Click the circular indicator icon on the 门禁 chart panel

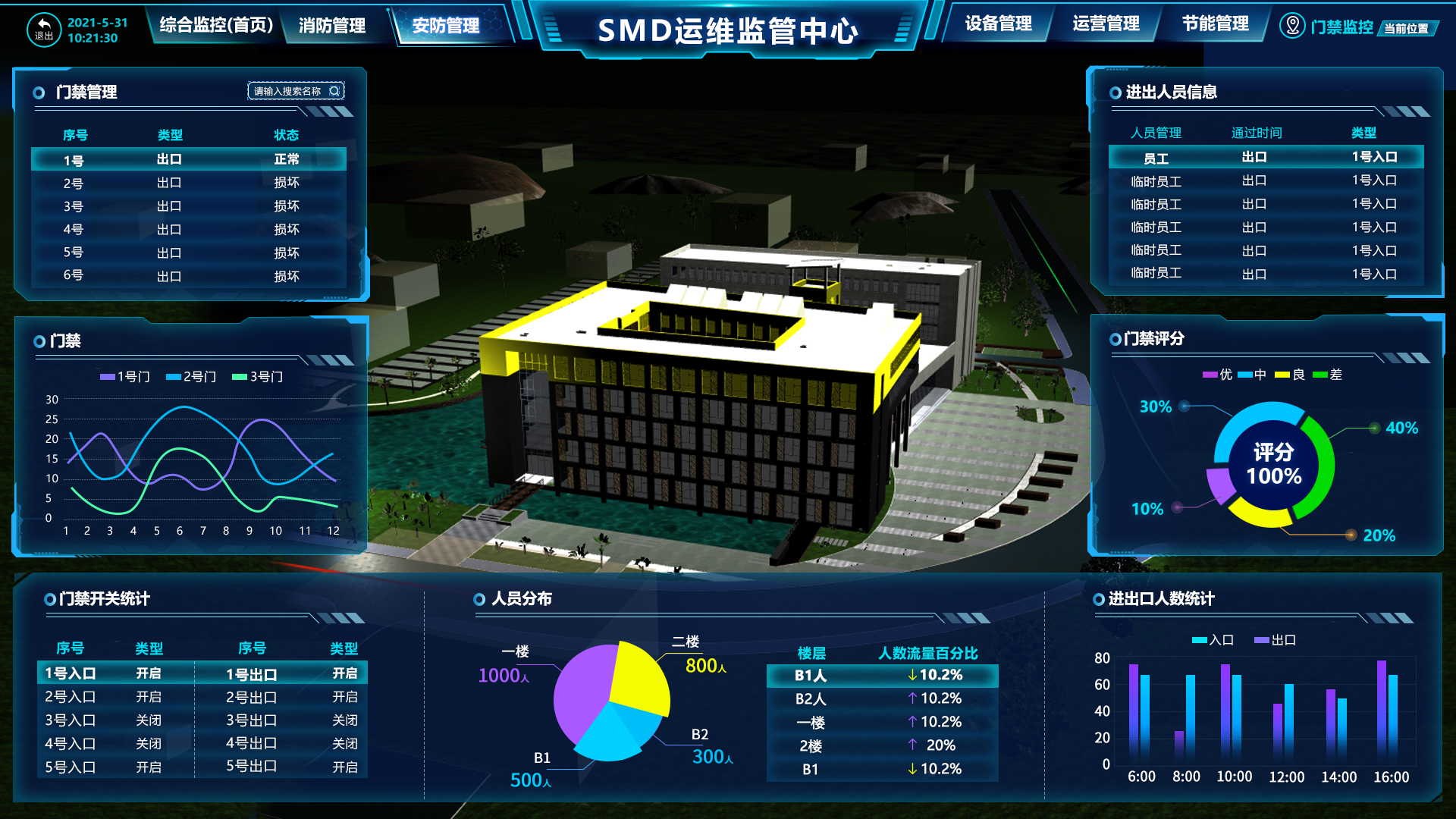click(x=38, y=341)
